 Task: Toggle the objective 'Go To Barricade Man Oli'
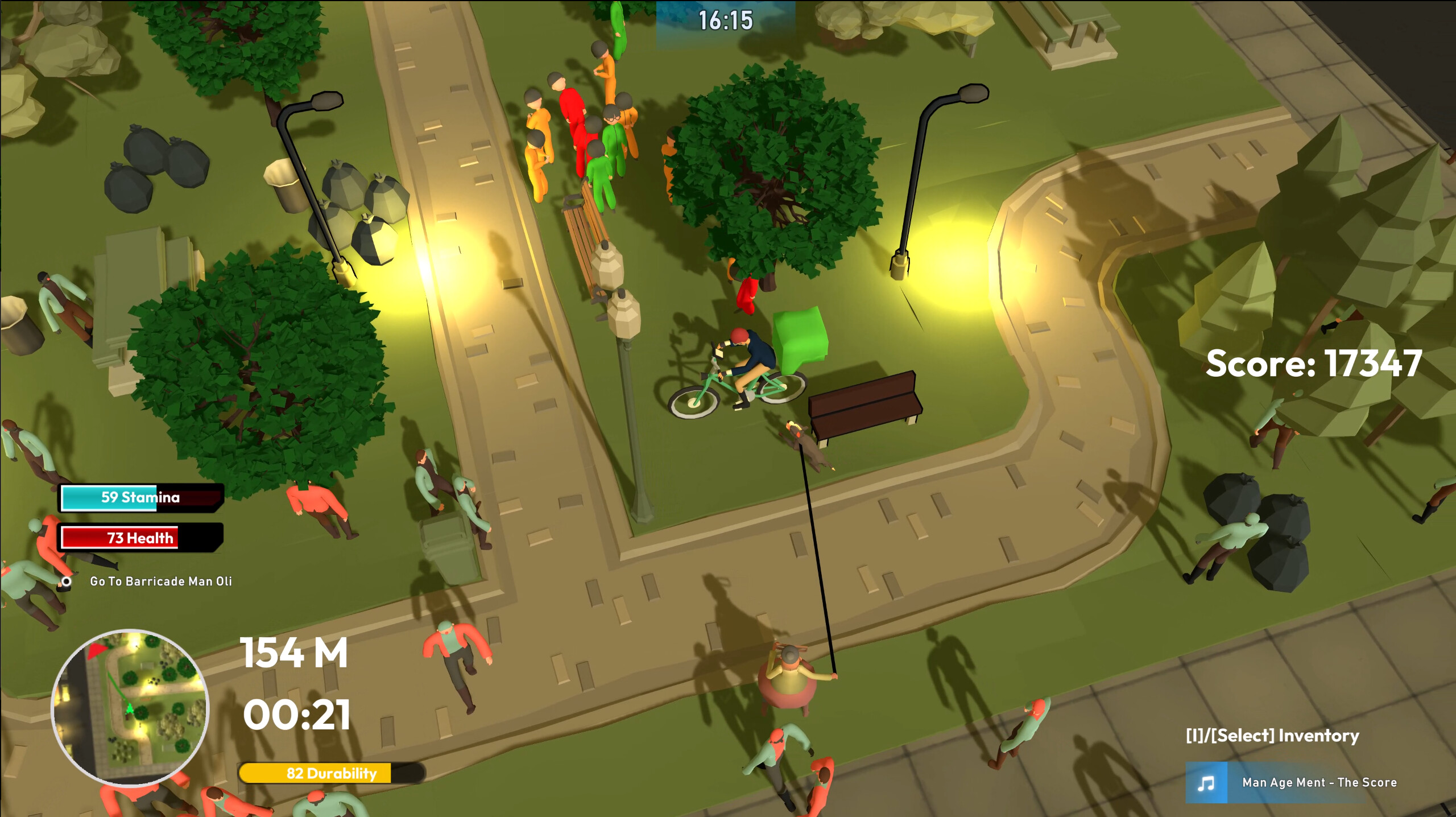tap(161, 582)
